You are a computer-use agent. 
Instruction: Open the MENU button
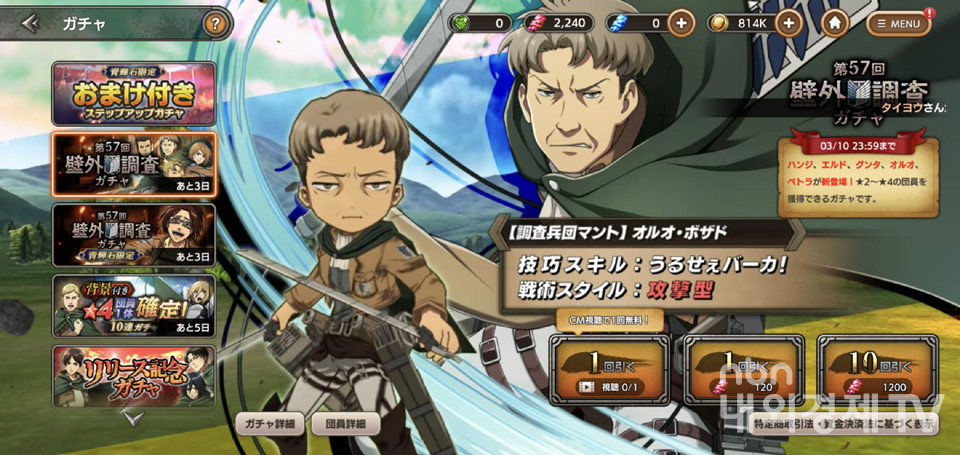(x=898, y=23)
